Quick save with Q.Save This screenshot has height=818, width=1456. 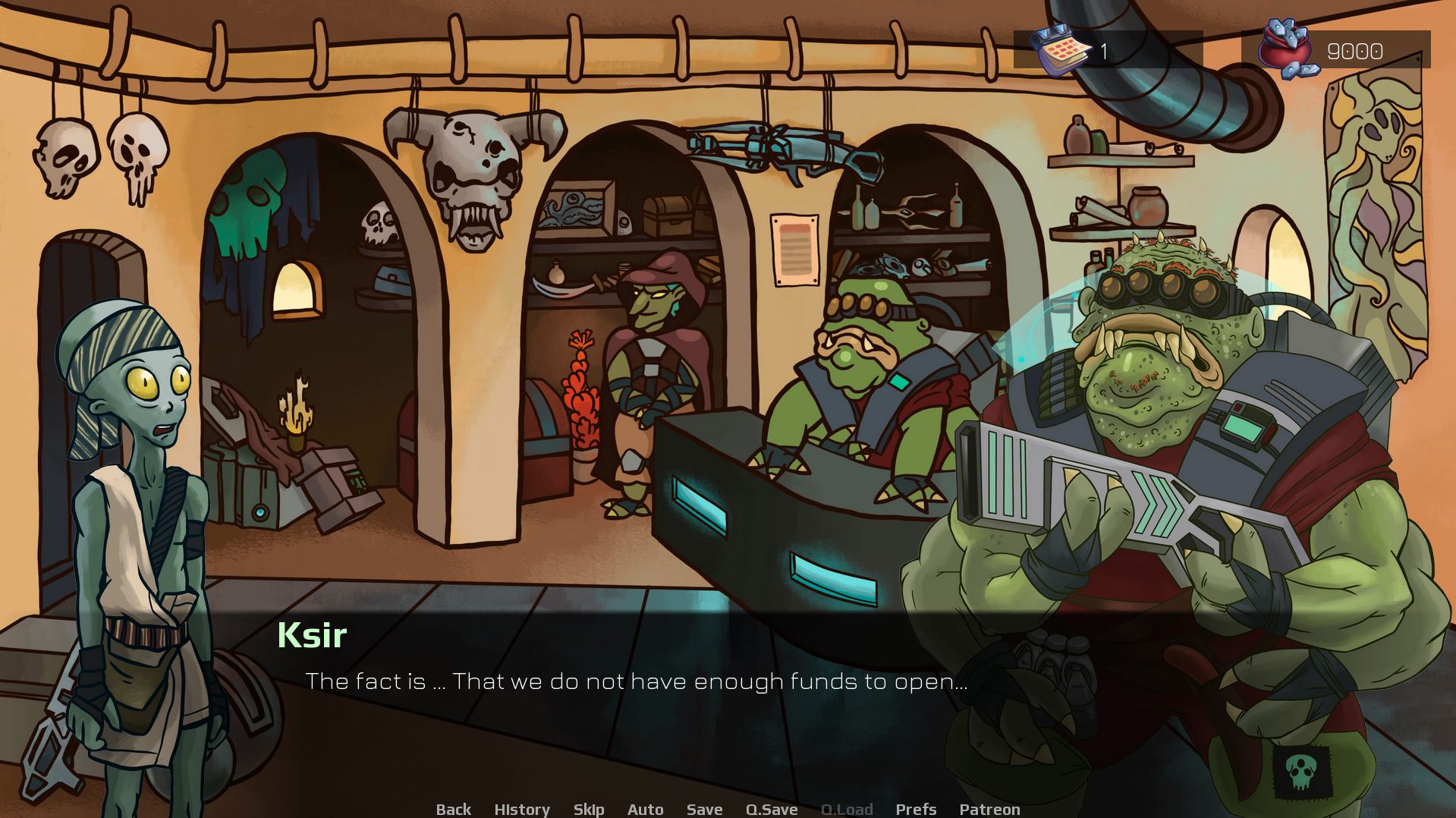[771, 809]
